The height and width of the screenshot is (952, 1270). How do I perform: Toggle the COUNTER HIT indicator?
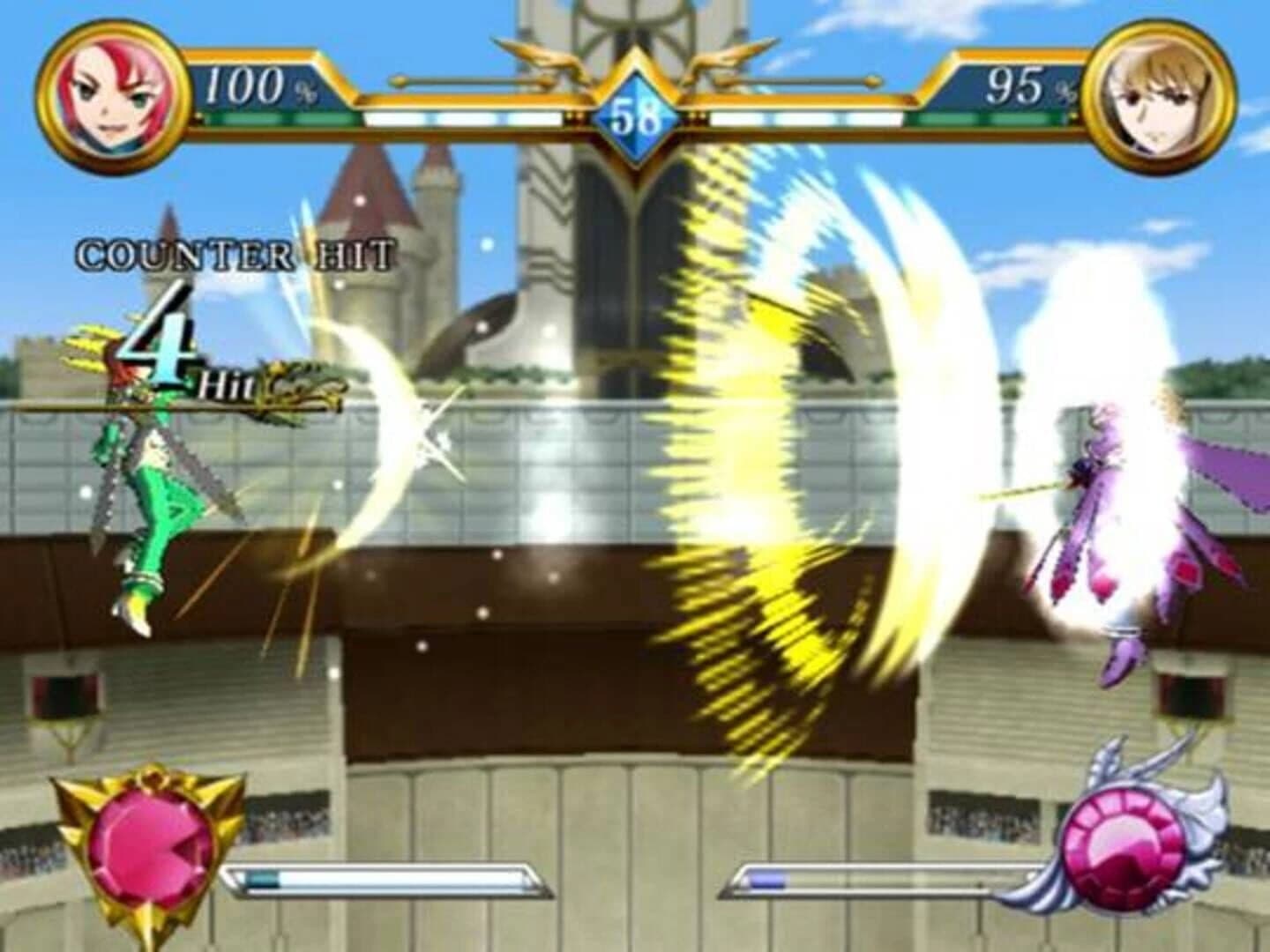[x=234, y=253]
